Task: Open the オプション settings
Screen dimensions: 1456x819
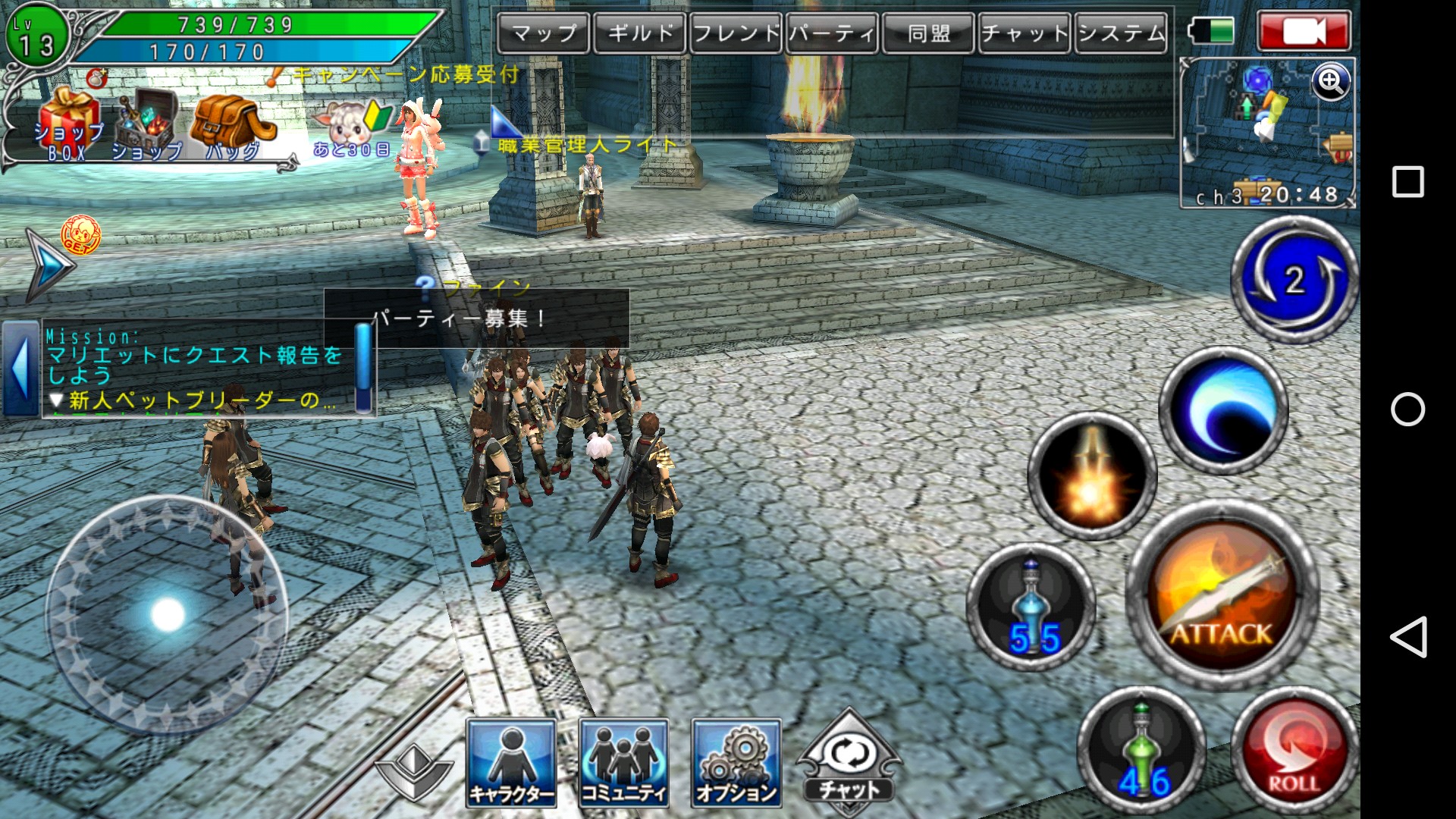Action: click(x=736, y=762)
